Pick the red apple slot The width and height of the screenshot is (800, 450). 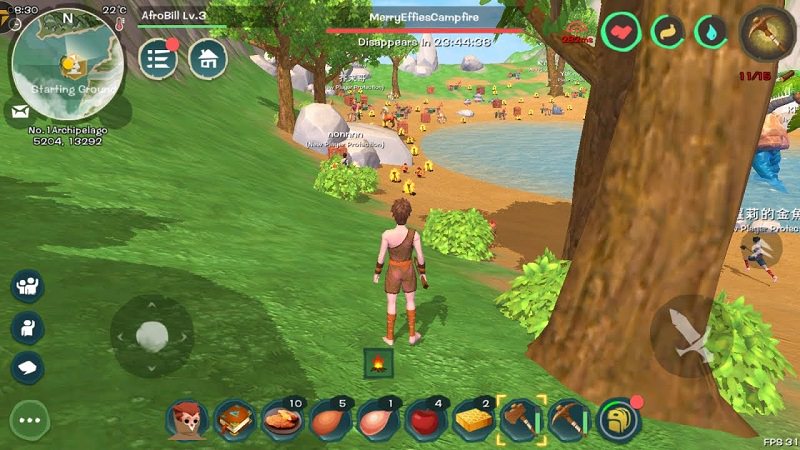click(427, 420)
